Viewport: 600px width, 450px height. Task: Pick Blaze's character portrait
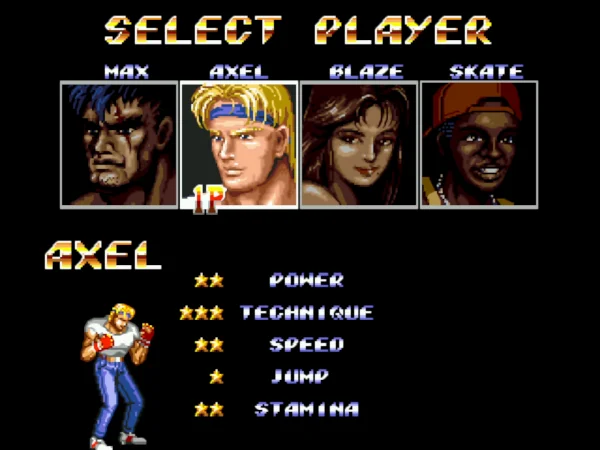click(x=359, y=144)
